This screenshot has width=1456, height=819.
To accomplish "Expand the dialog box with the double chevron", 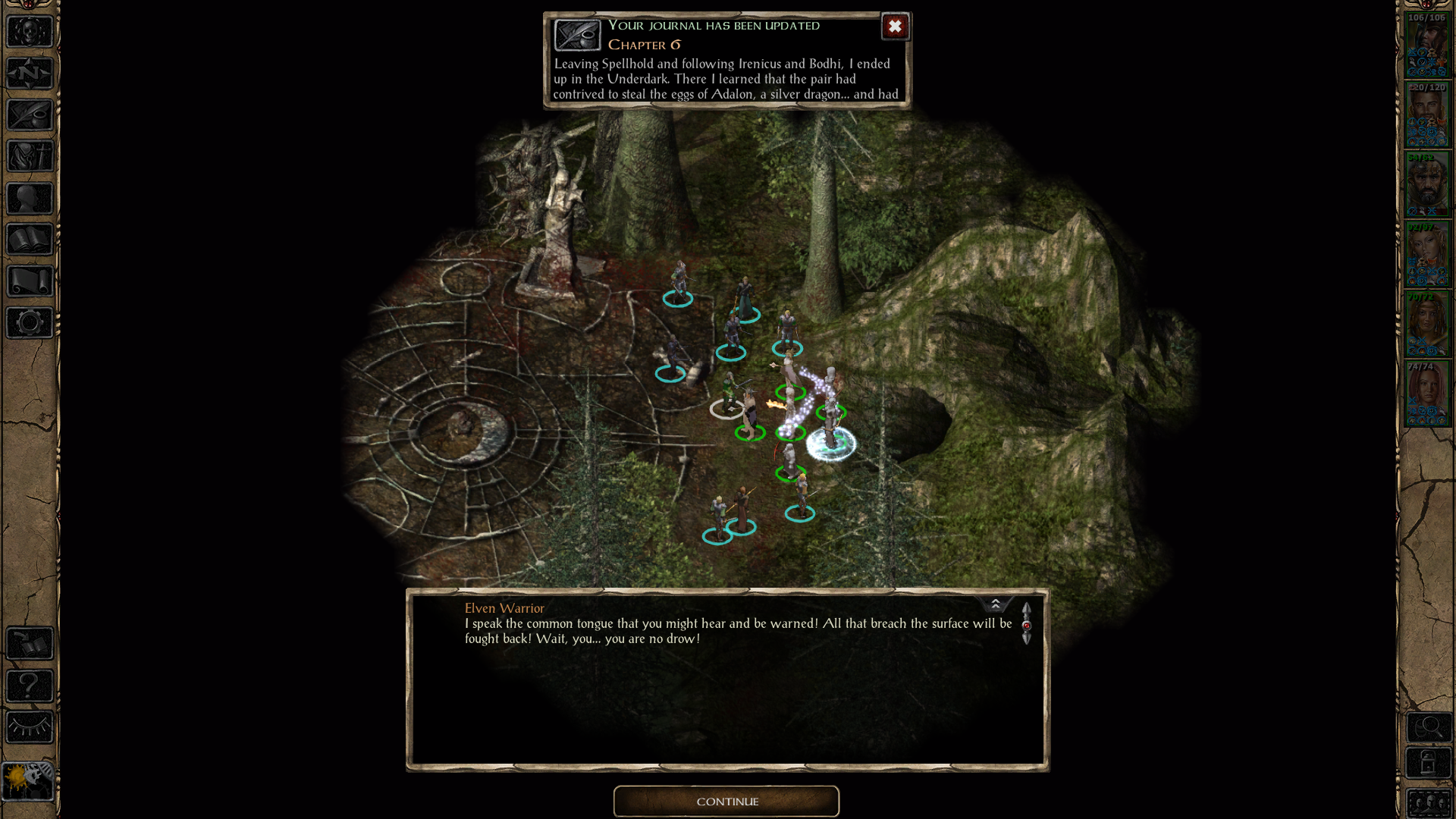I will pos(996,604).
